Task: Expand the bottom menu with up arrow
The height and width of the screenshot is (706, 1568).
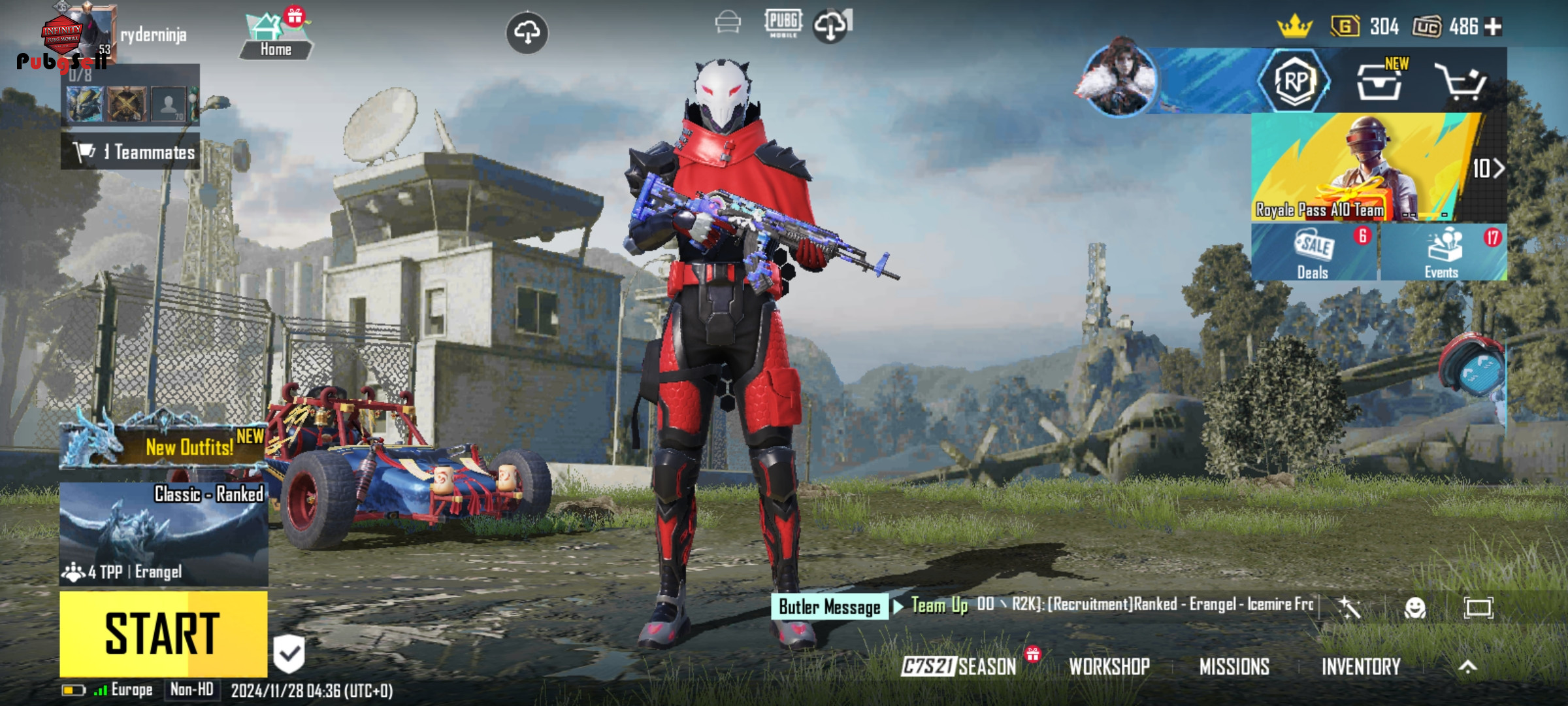Action: [x=1467, y=666]
